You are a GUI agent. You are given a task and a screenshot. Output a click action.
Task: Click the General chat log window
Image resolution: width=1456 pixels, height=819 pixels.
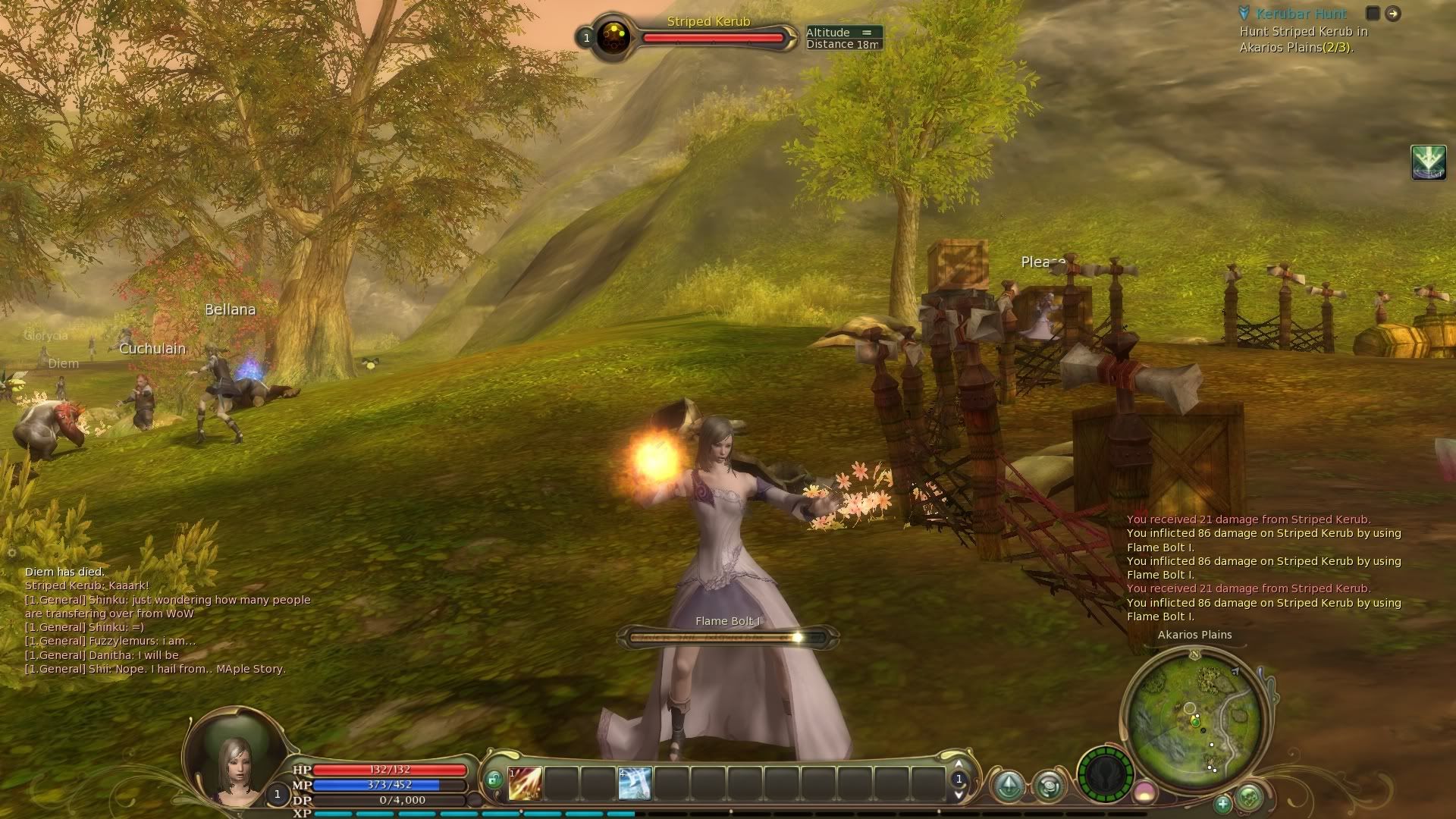(167, 620)
